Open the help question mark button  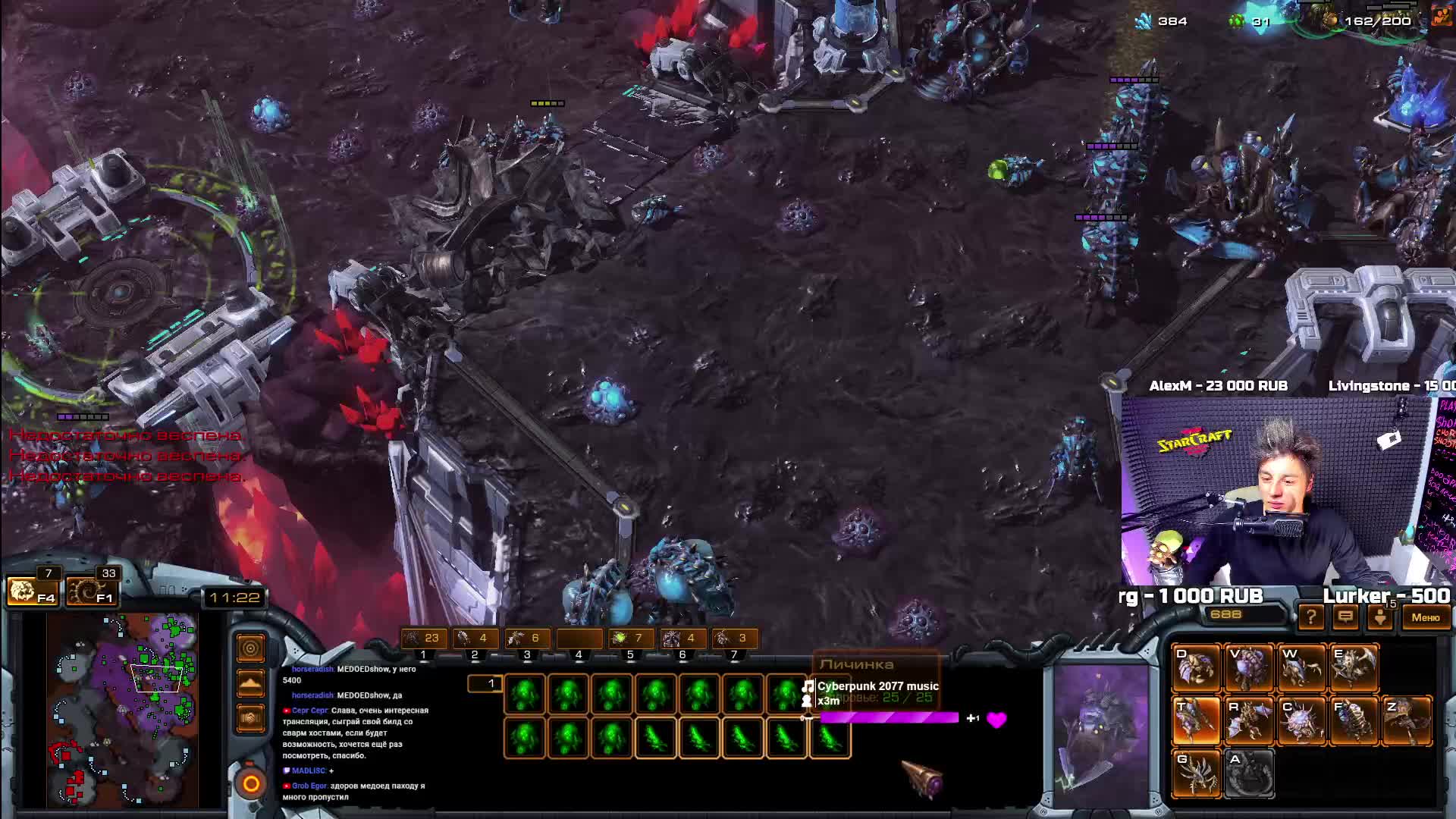tap(1310, 617)
